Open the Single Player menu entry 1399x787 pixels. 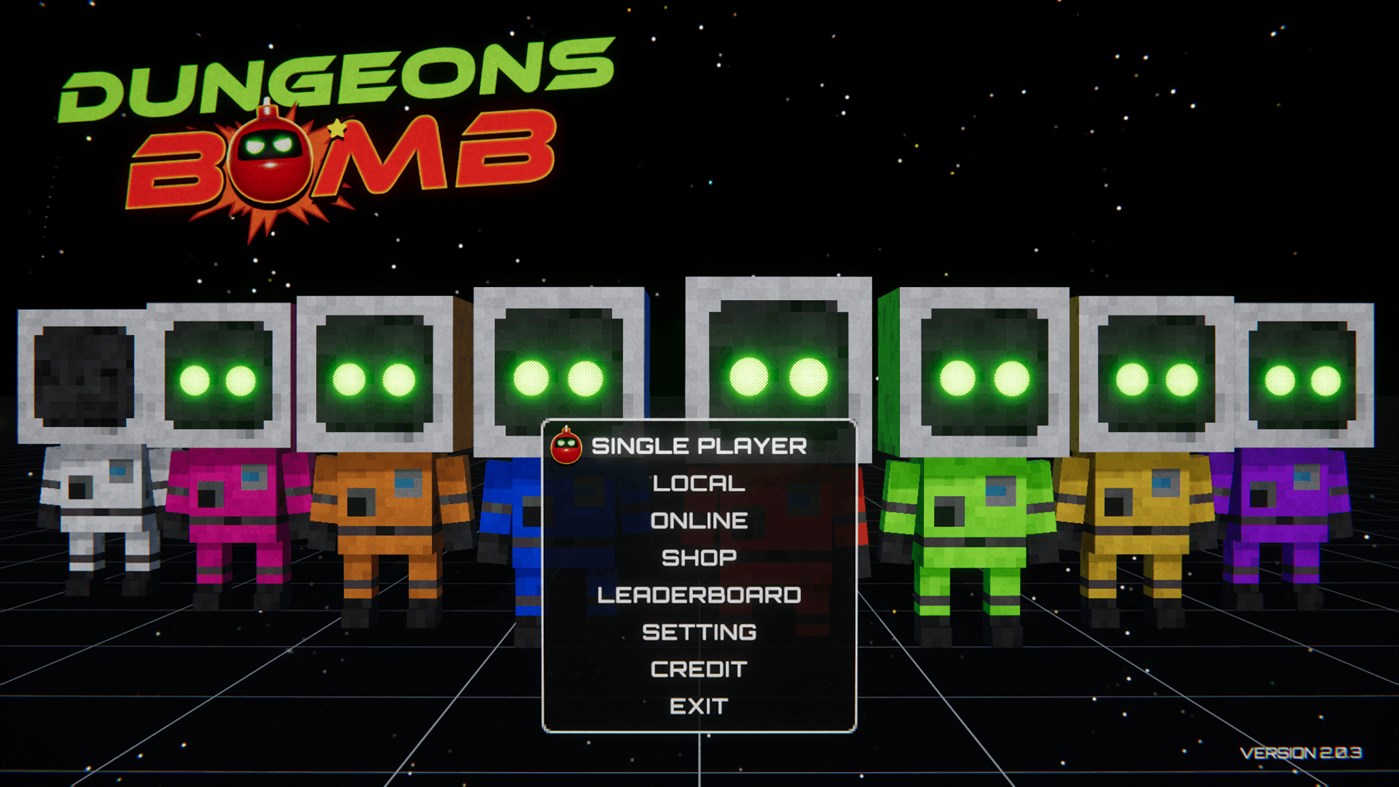tap(697, 446)
